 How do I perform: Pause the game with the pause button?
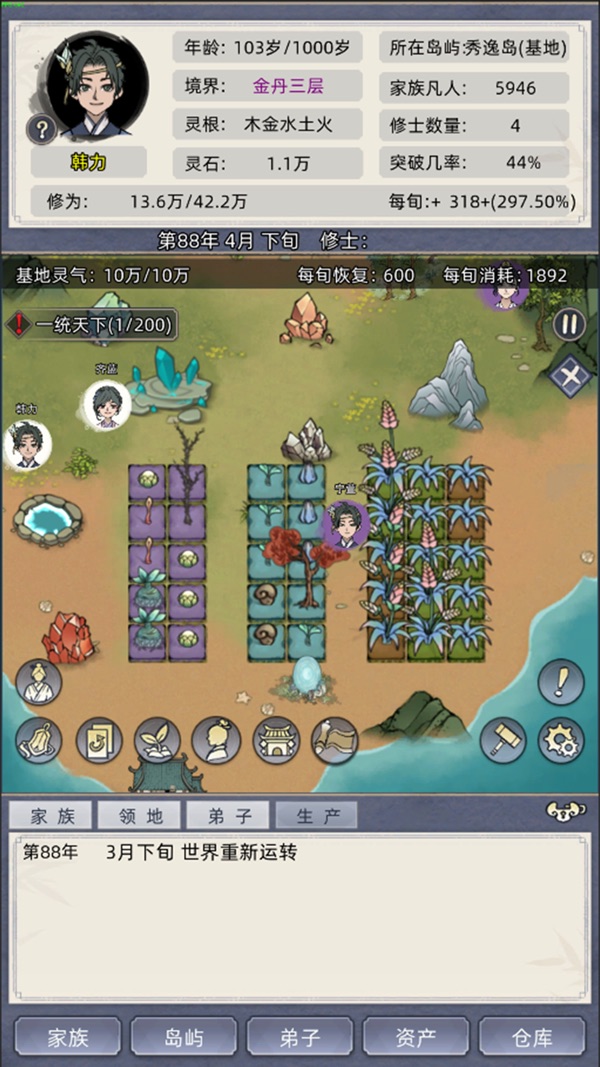[569, 325]
